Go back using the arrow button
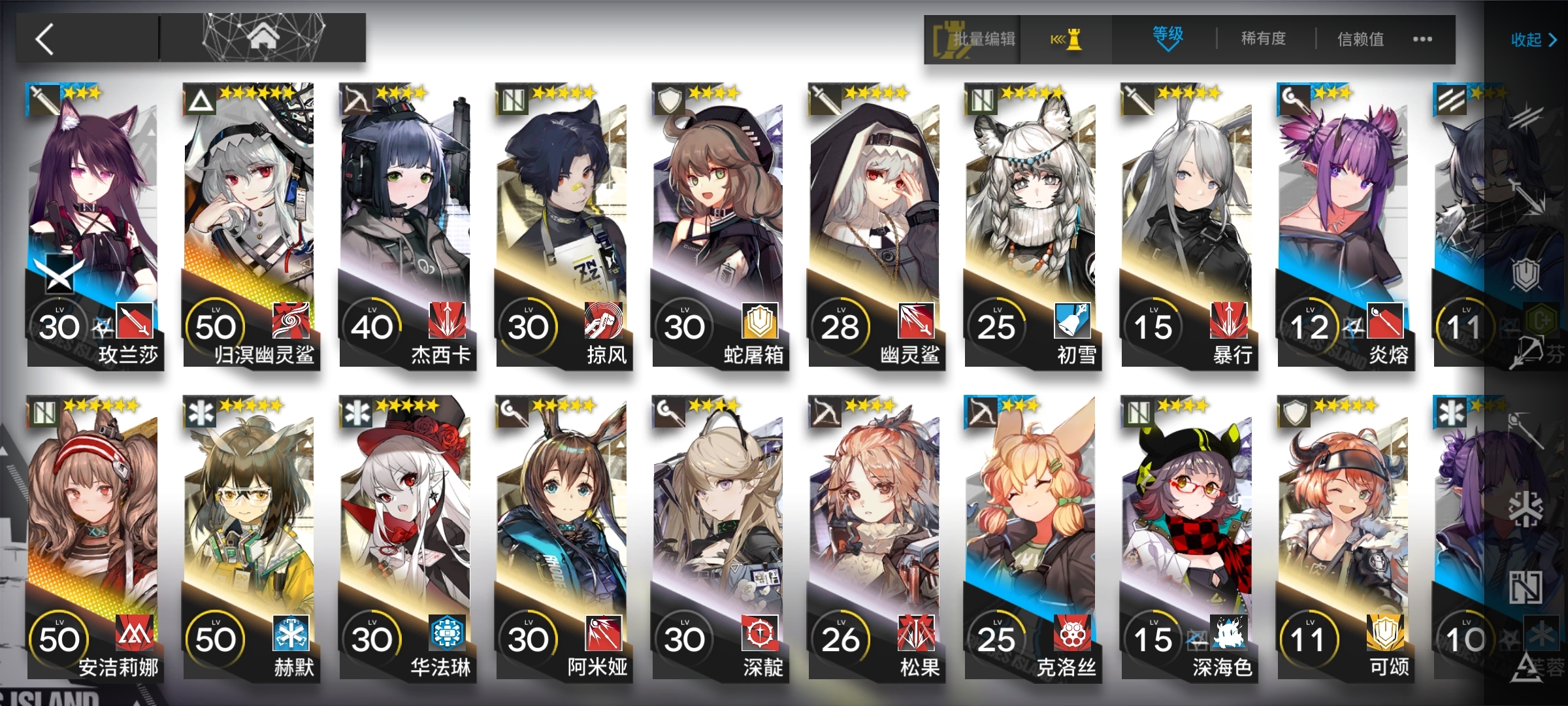 [x=44, y=39]
